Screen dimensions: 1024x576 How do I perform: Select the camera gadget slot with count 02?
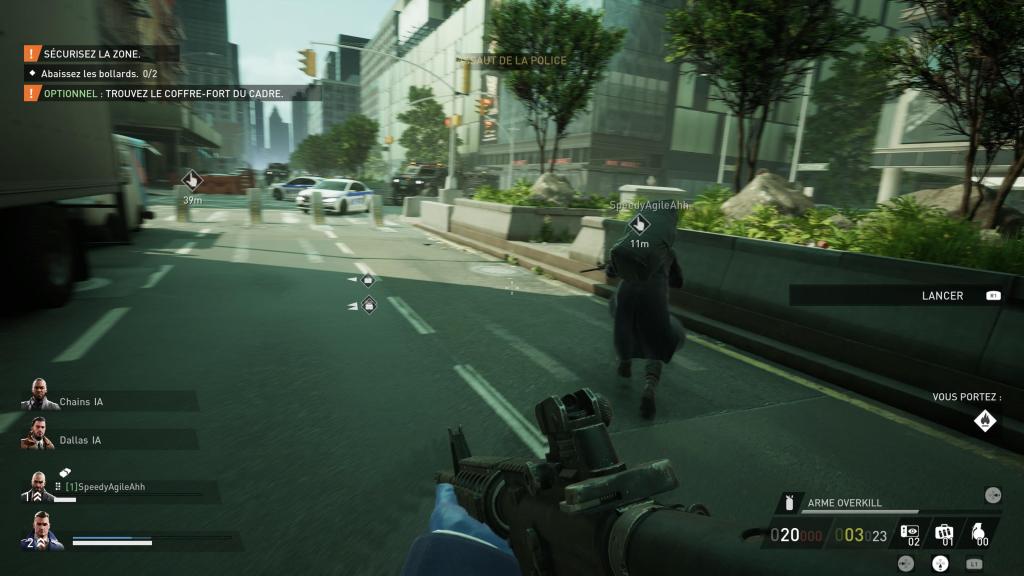[910, 535]
